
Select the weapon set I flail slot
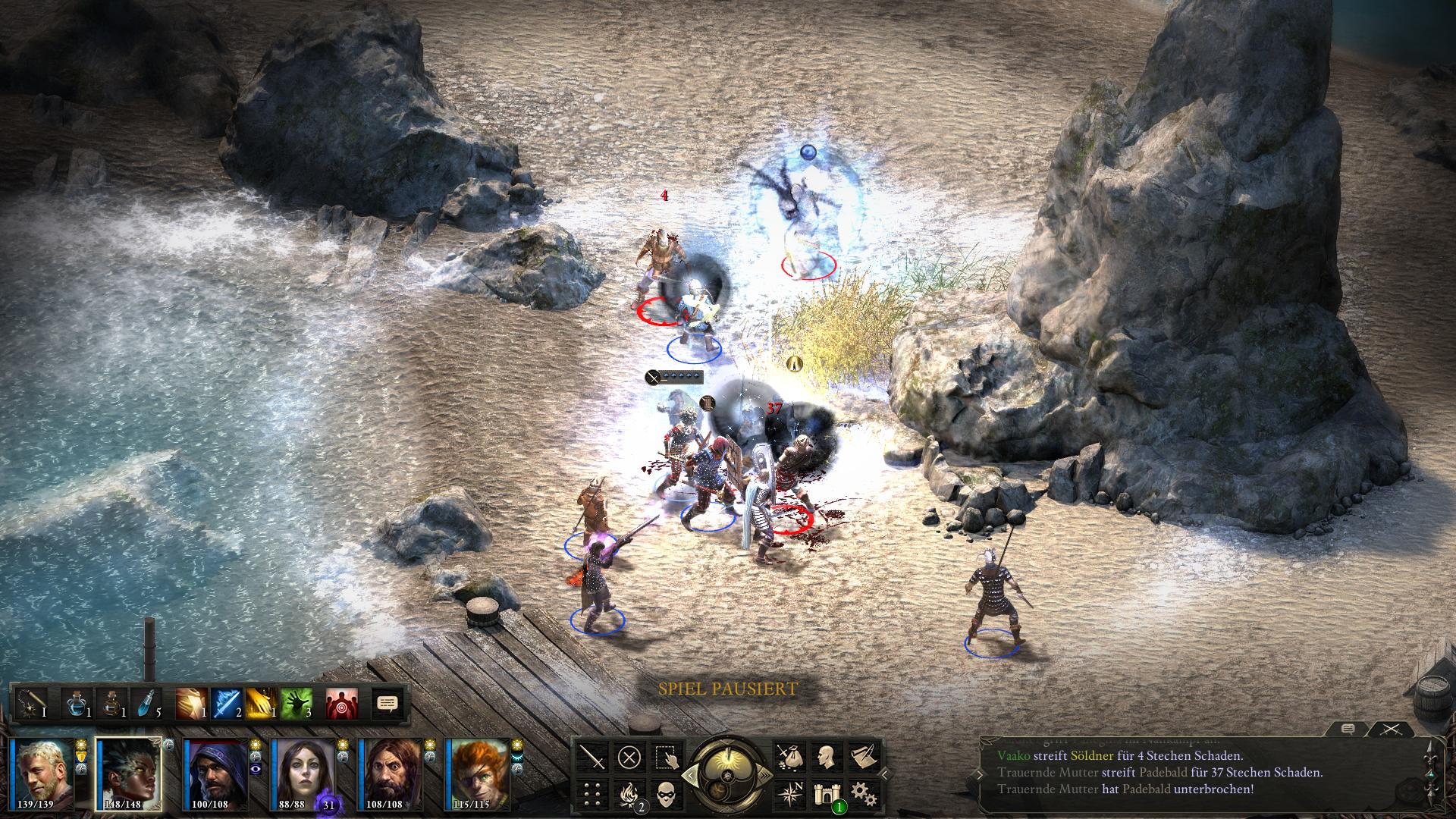tap(31, 704)
